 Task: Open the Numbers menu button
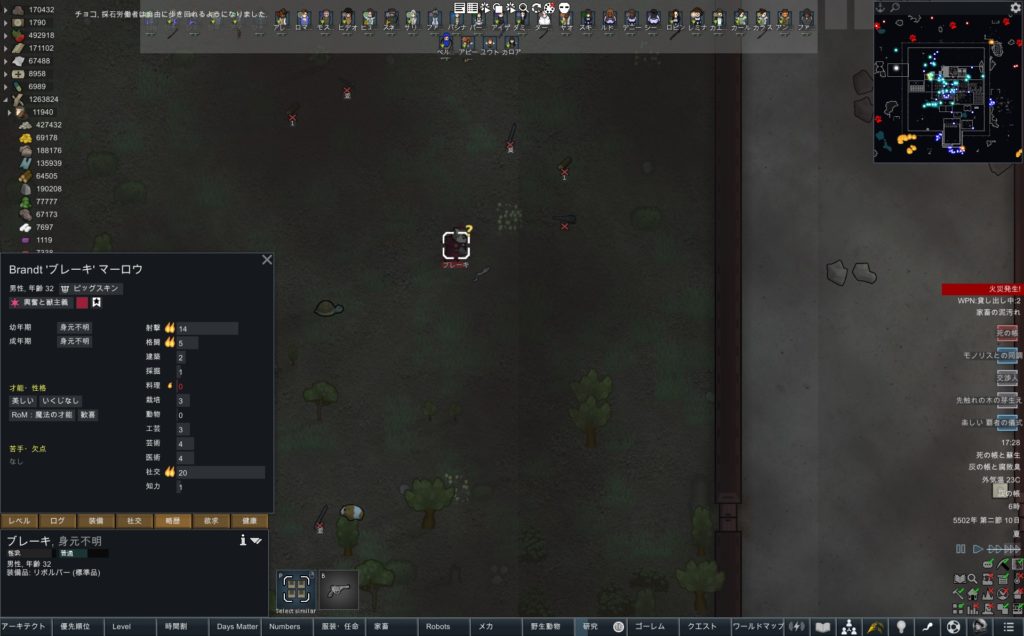coord(285,627)
